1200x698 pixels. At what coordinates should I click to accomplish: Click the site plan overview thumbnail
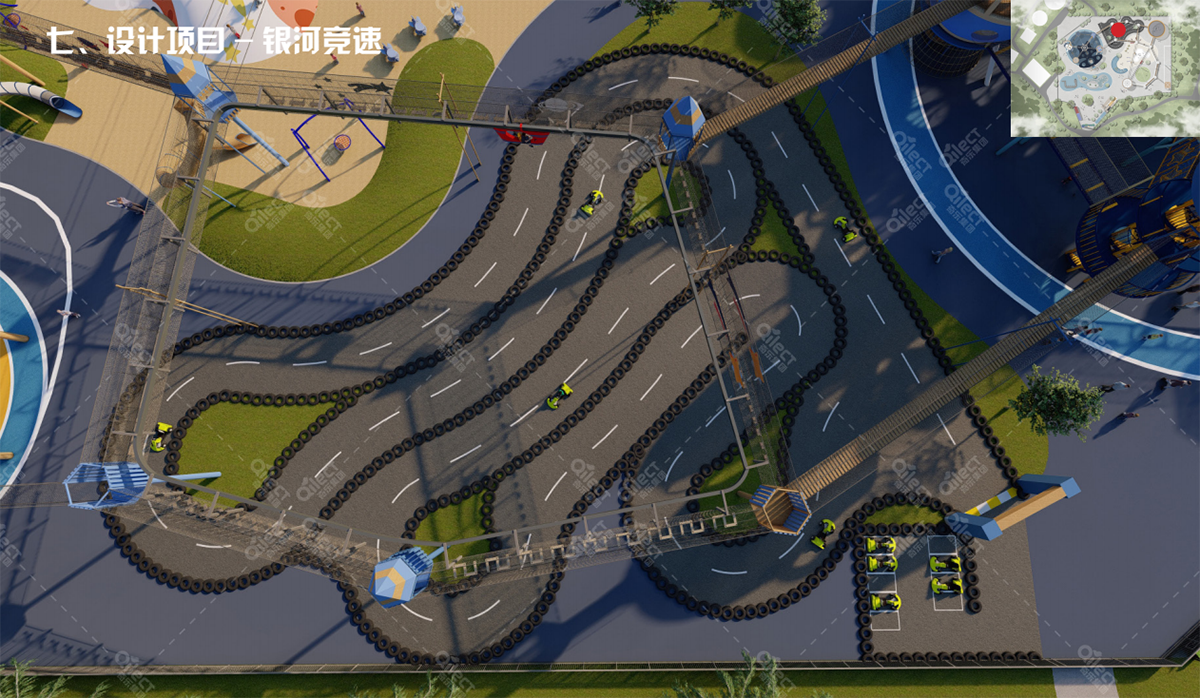click(x=1104, y=68)
